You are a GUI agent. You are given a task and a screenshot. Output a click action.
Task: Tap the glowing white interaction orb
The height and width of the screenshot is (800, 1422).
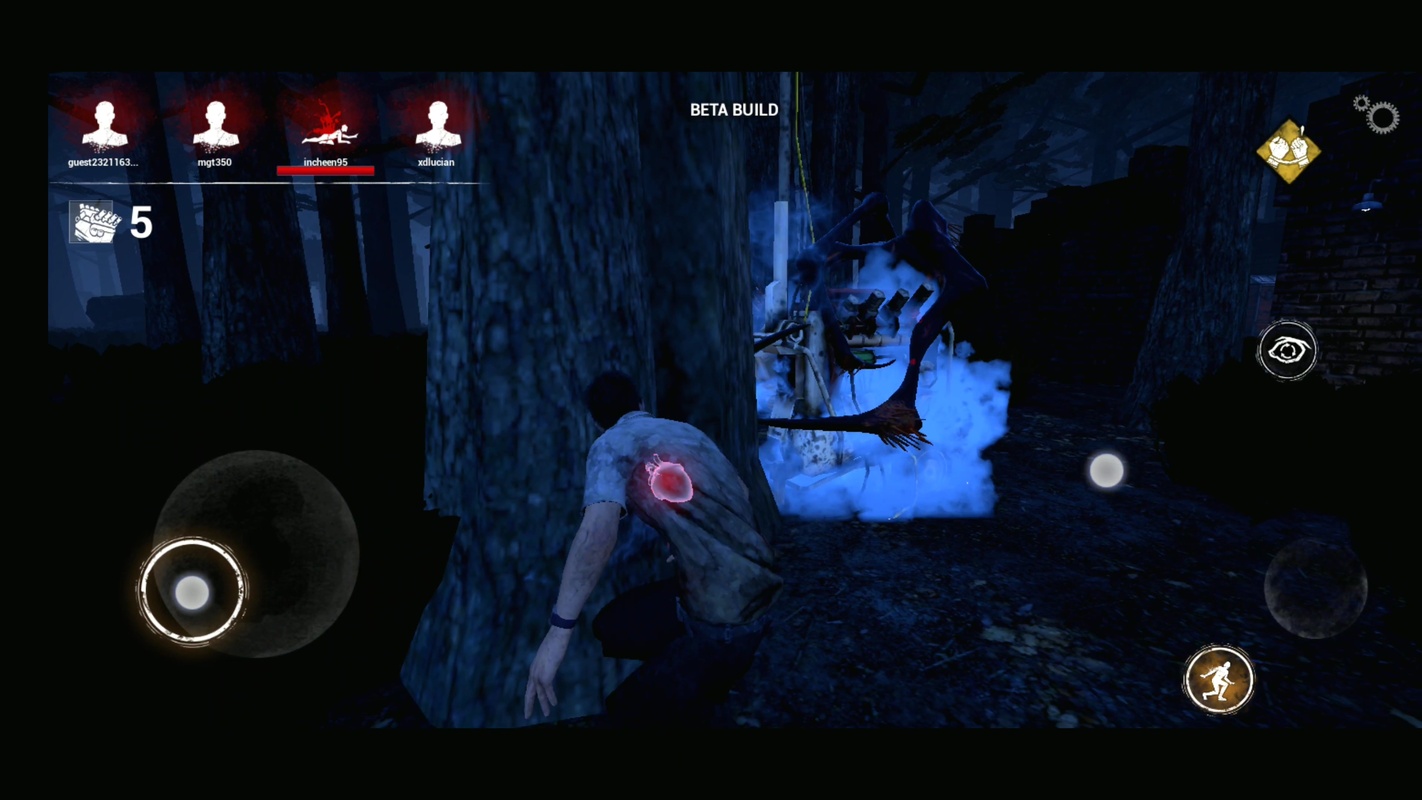click(1107, 471)
